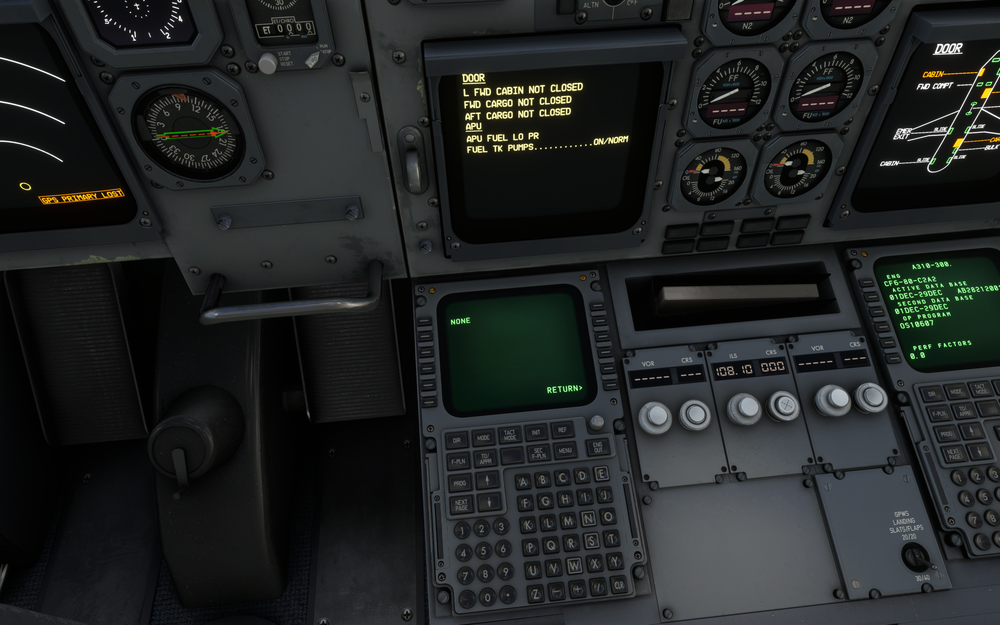Activate the ENG OUT key
The width and height of the screenshot is (1000, 625).
(x=599, y=447)
